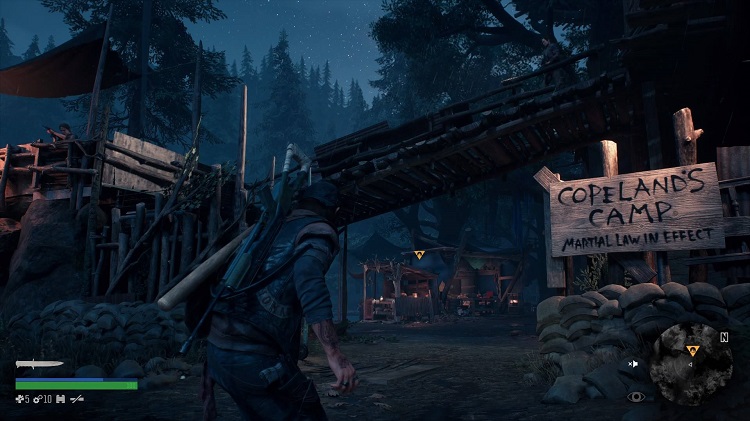Select the equipped knife weapon icon
The image size is (750, 421).
39,364
